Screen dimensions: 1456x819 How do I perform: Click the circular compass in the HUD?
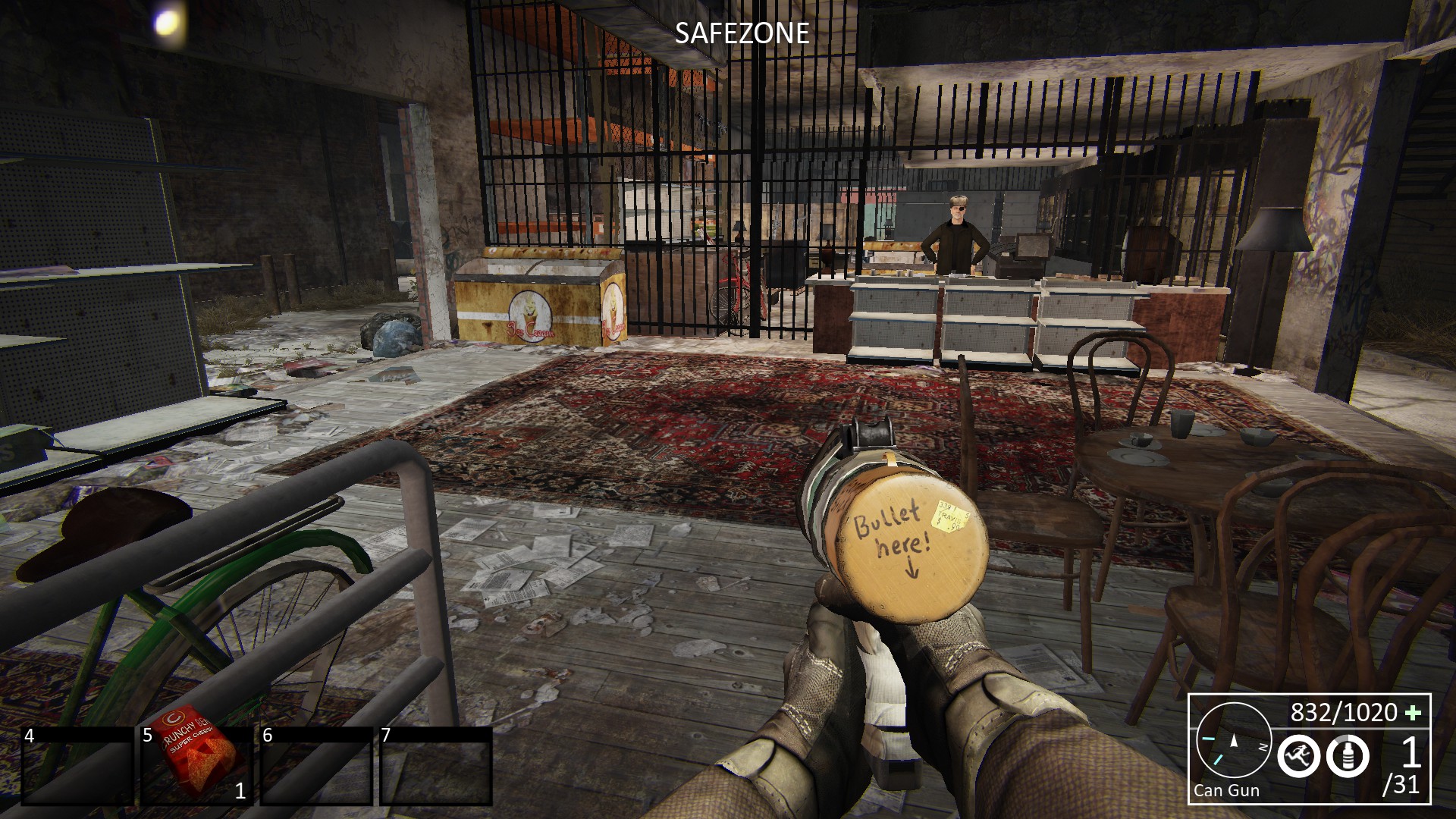1234,741
